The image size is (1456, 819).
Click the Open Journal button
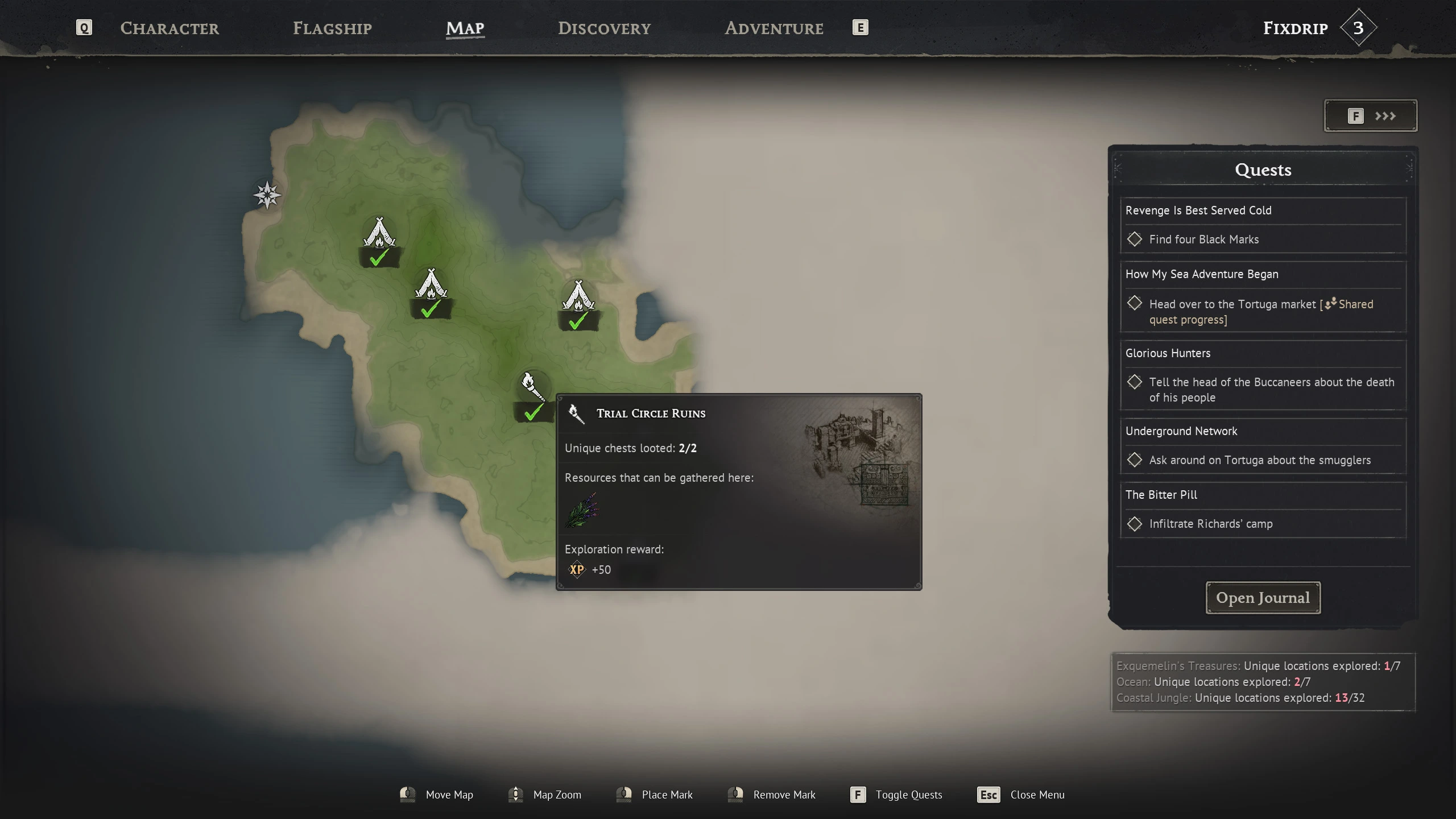[x=1263, y=598]
